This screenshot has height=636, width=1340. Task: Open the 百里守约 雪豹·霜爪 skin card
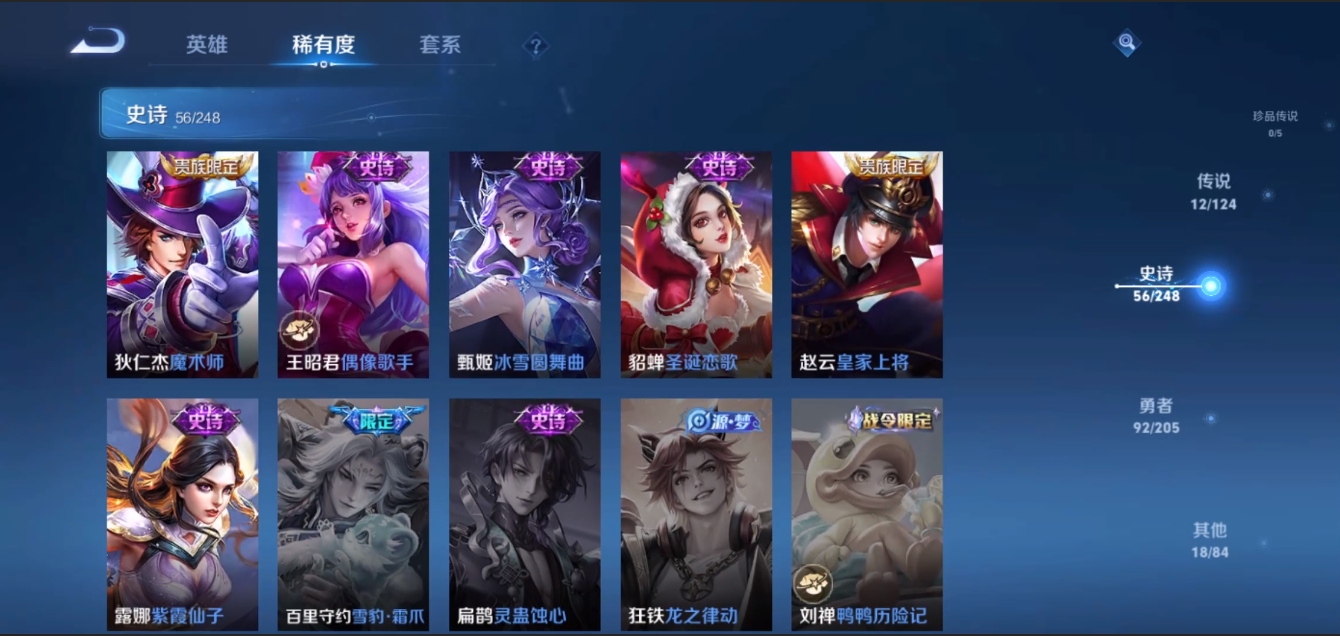pyautogui.click(x=353, y=514)
